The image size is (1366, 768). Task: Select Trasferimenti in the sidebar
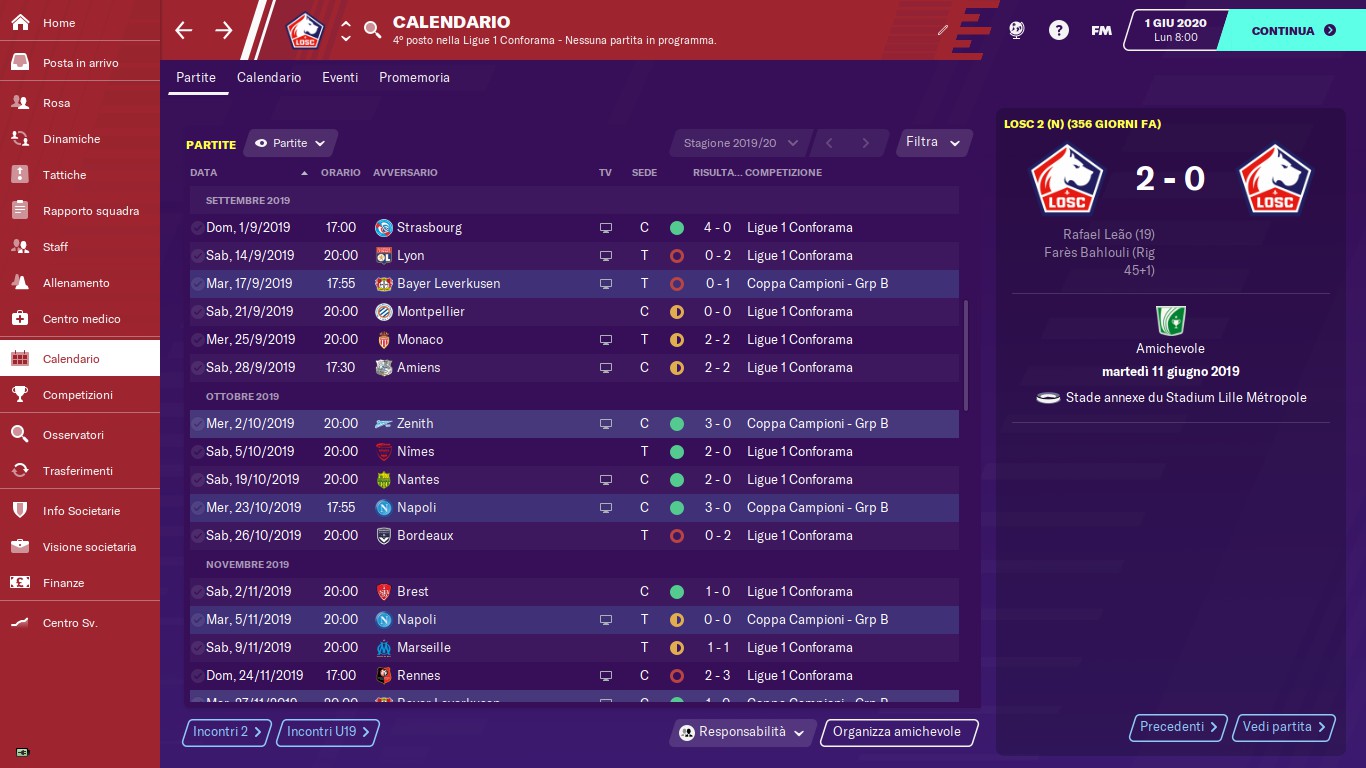tap(77, 471)
